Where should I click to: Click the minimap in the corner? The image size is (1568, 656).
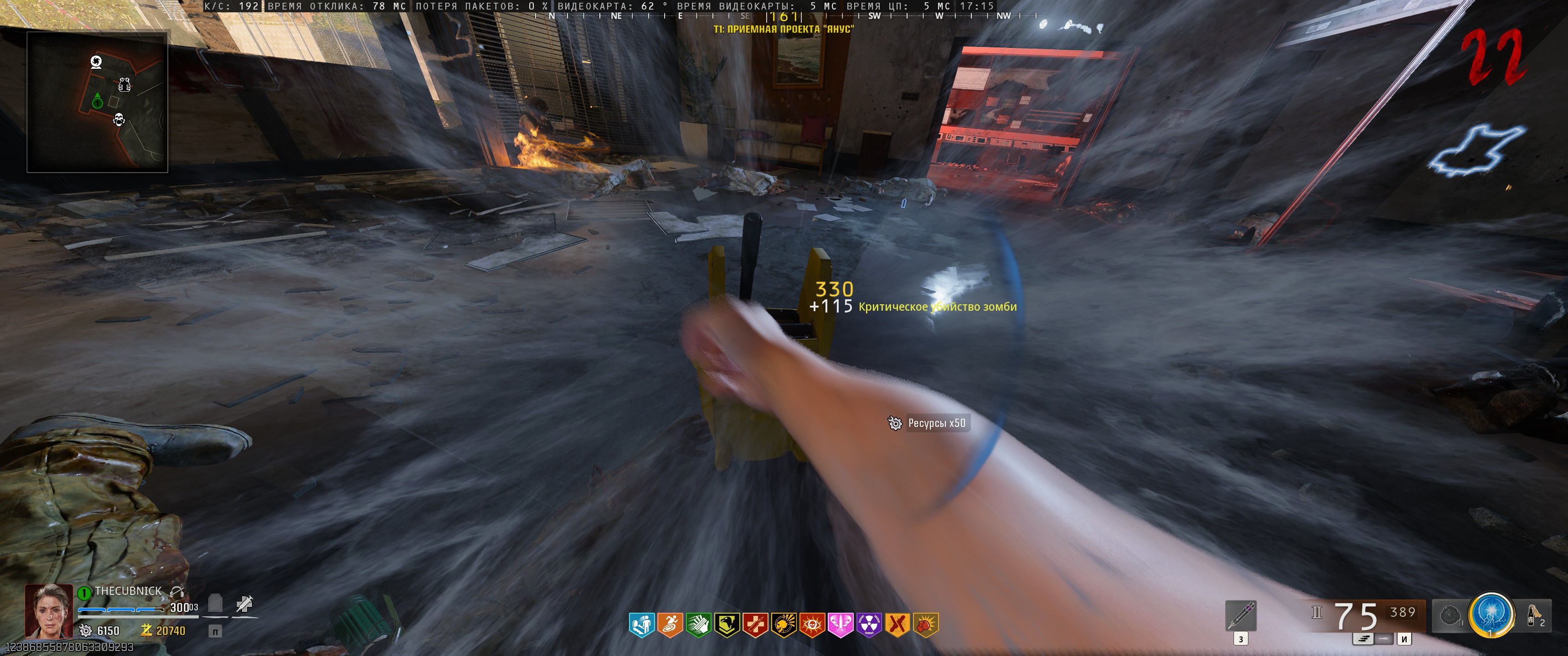pyautogui.click(x=98, y=102)
